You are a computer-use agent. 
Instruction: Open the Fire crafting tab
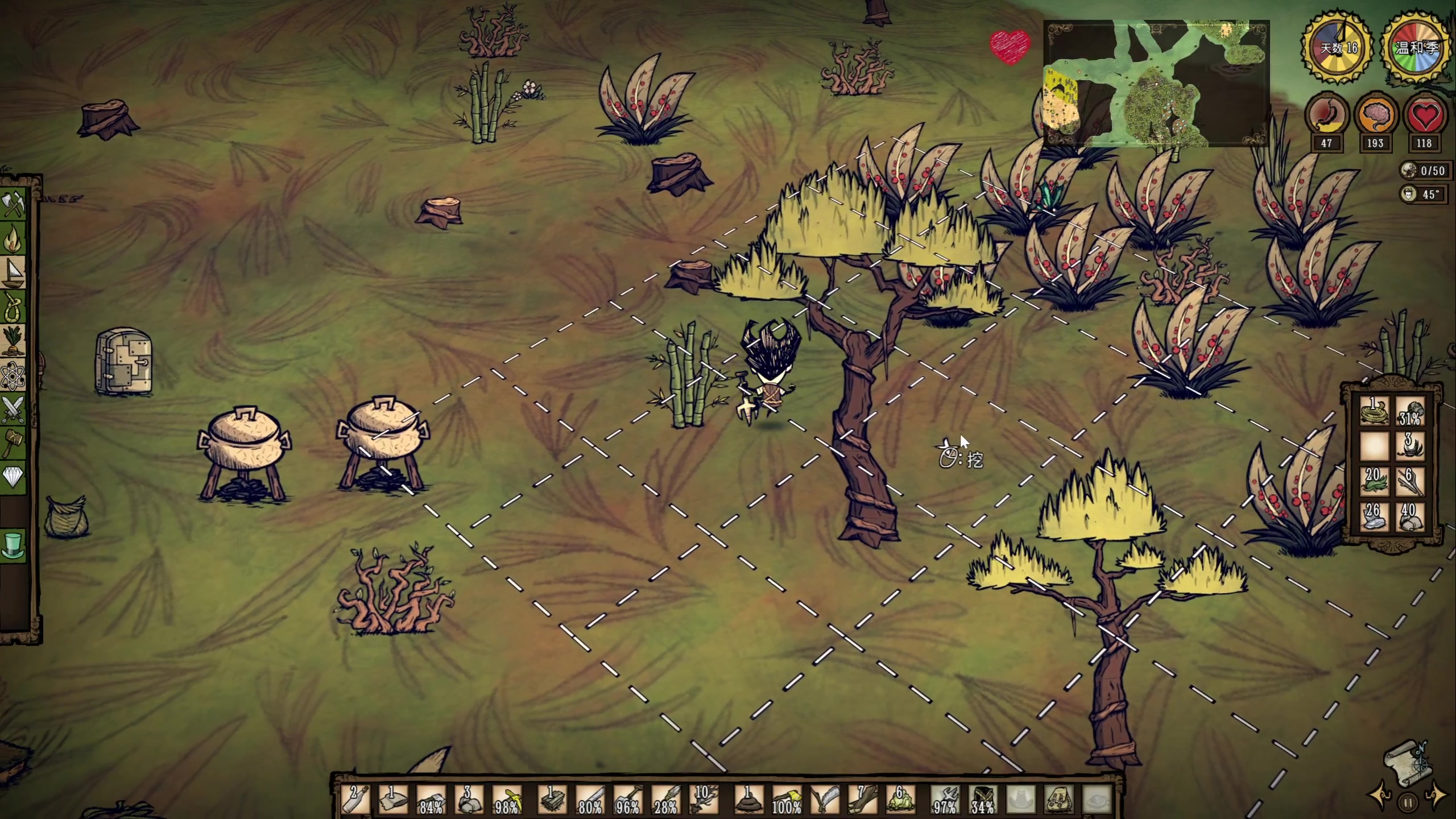coord(14,239)
